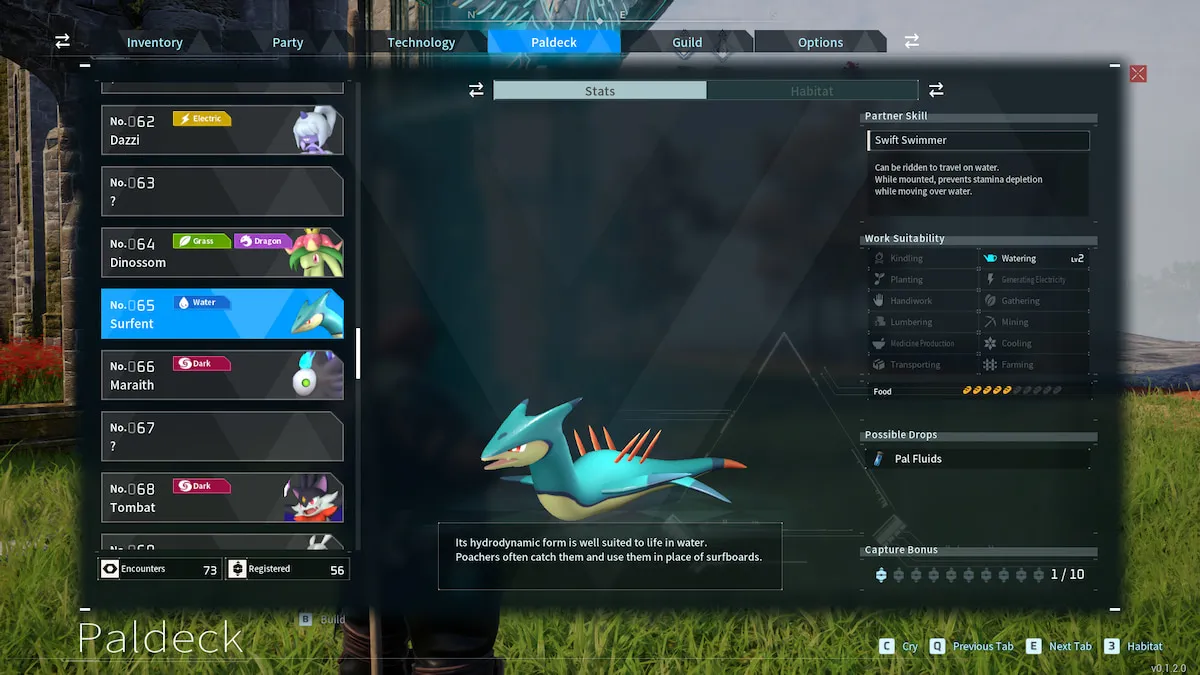
Task: Choose the No.068 Tombat entry
Action: [x=222, y=498]
